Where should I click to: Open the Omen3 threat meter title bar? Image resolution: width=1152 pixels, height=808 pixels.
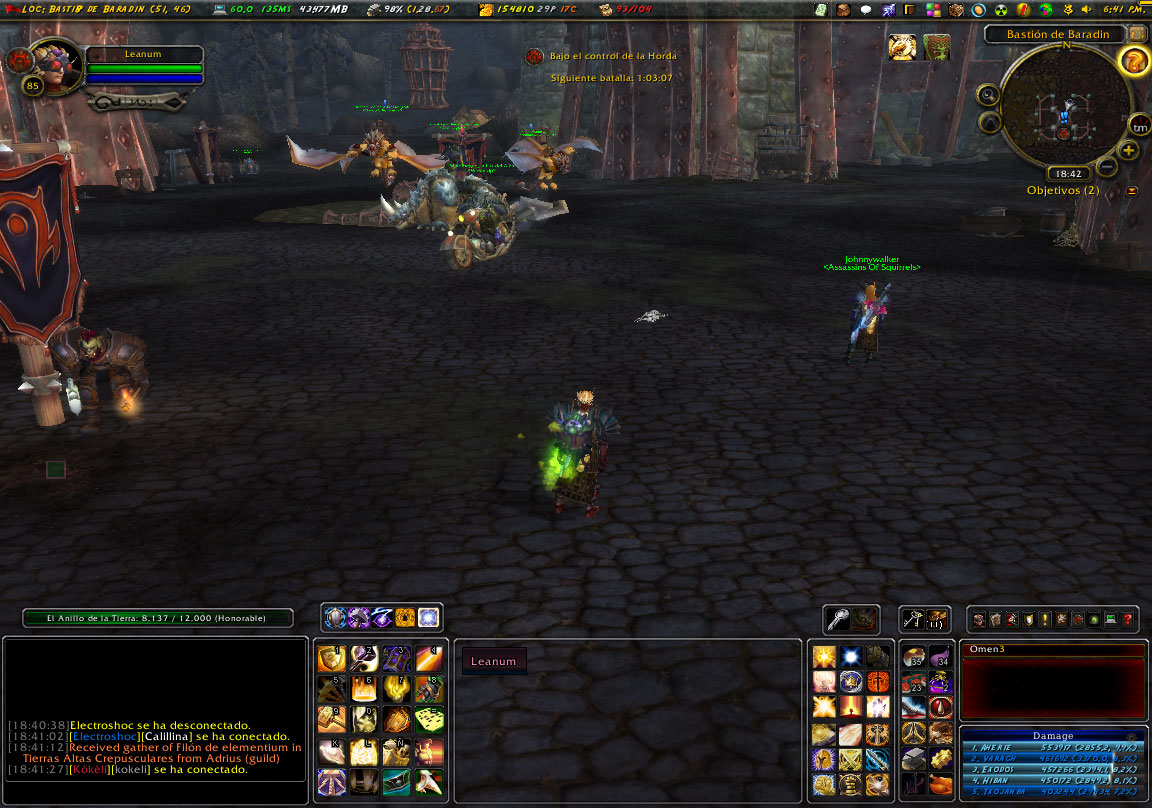(x=1052, y=650)
